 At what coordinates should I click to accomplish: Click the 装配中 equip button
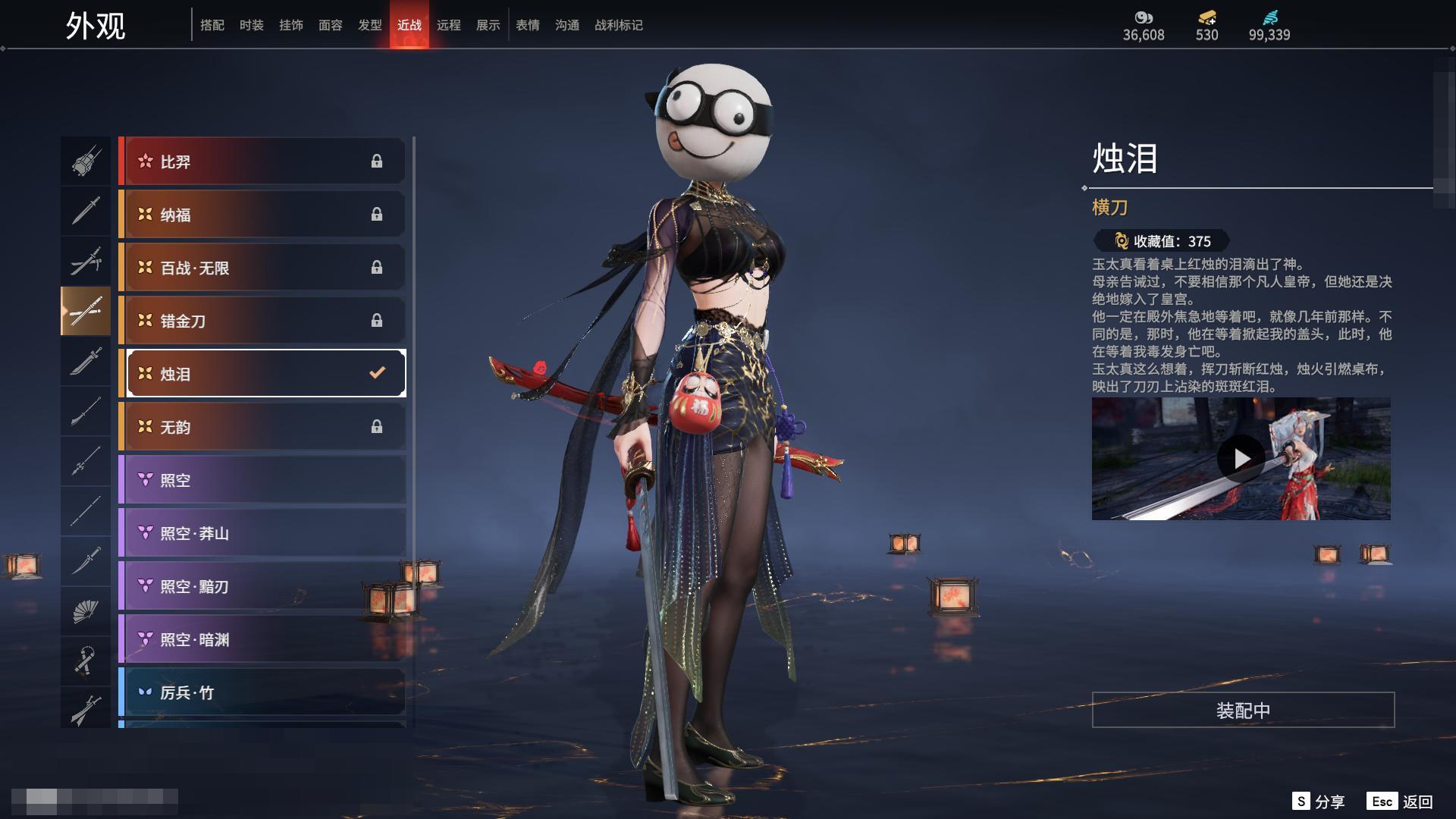pos(1243,711)
